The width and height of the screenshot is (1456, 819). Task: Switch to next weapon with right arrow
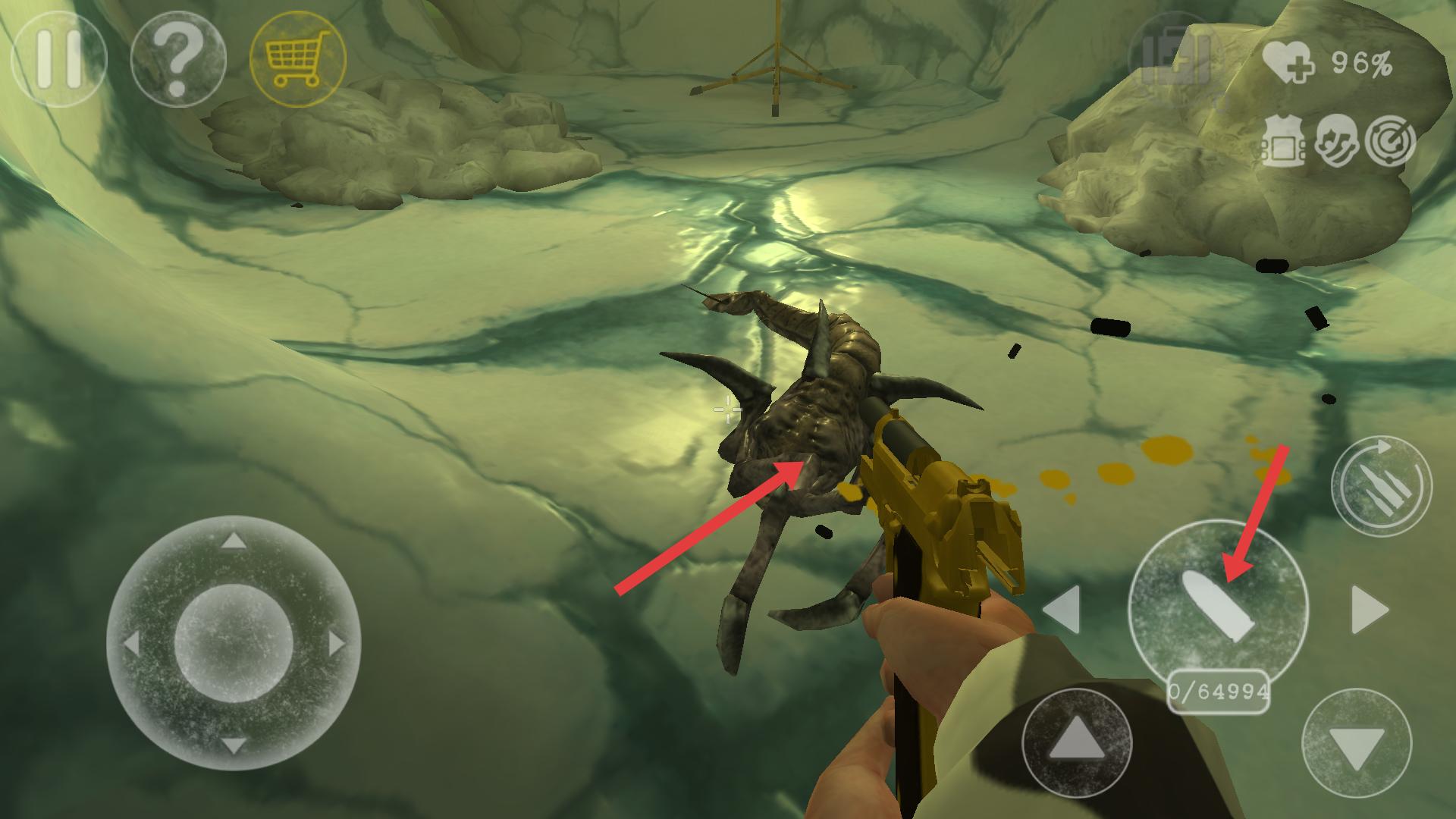[x=1370, y=608]
